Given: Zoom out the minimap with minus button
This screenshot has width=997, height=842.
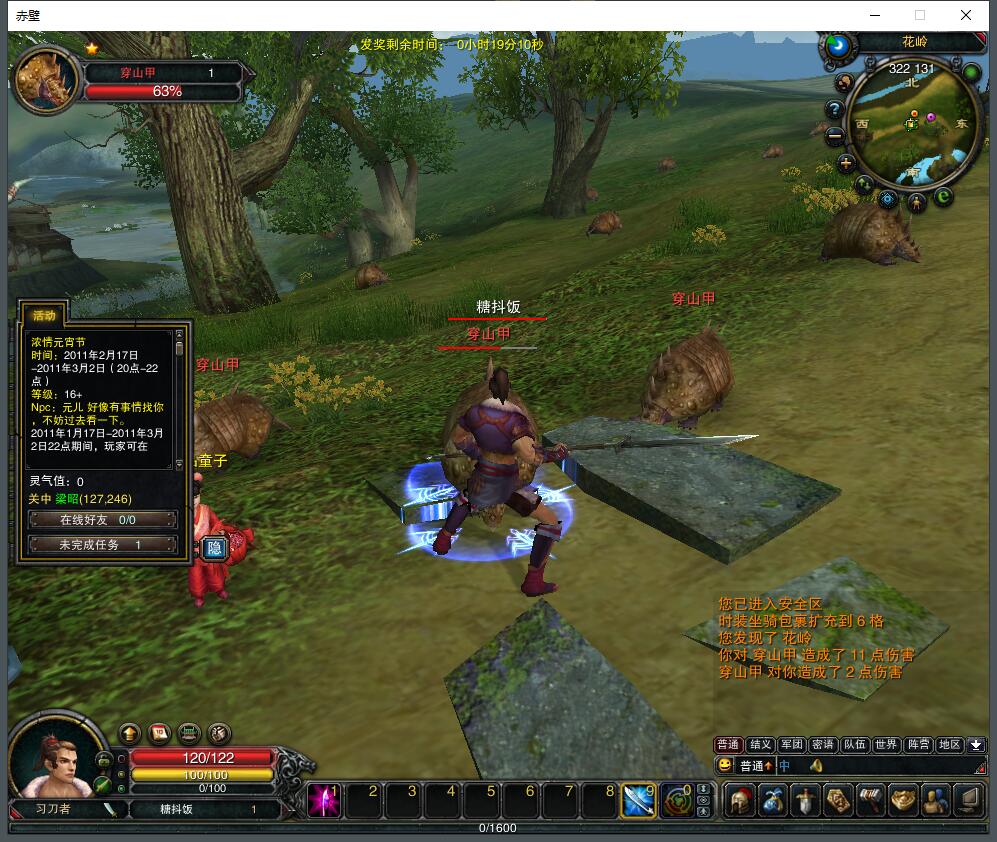Looking at the screenshot, I should (834, 138).
